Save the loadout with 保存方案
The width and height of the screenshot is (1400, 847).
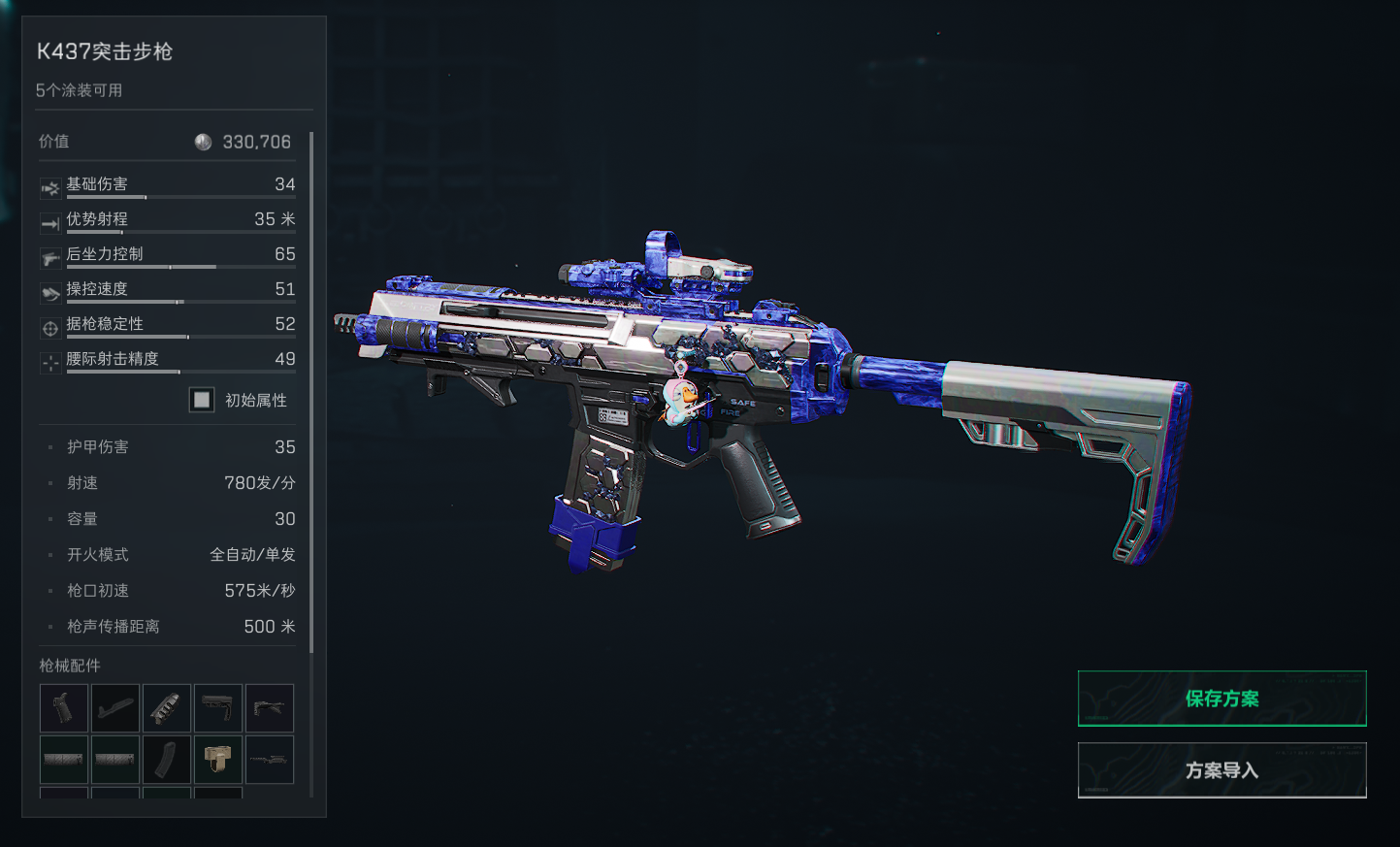(x=1221, y=699)
